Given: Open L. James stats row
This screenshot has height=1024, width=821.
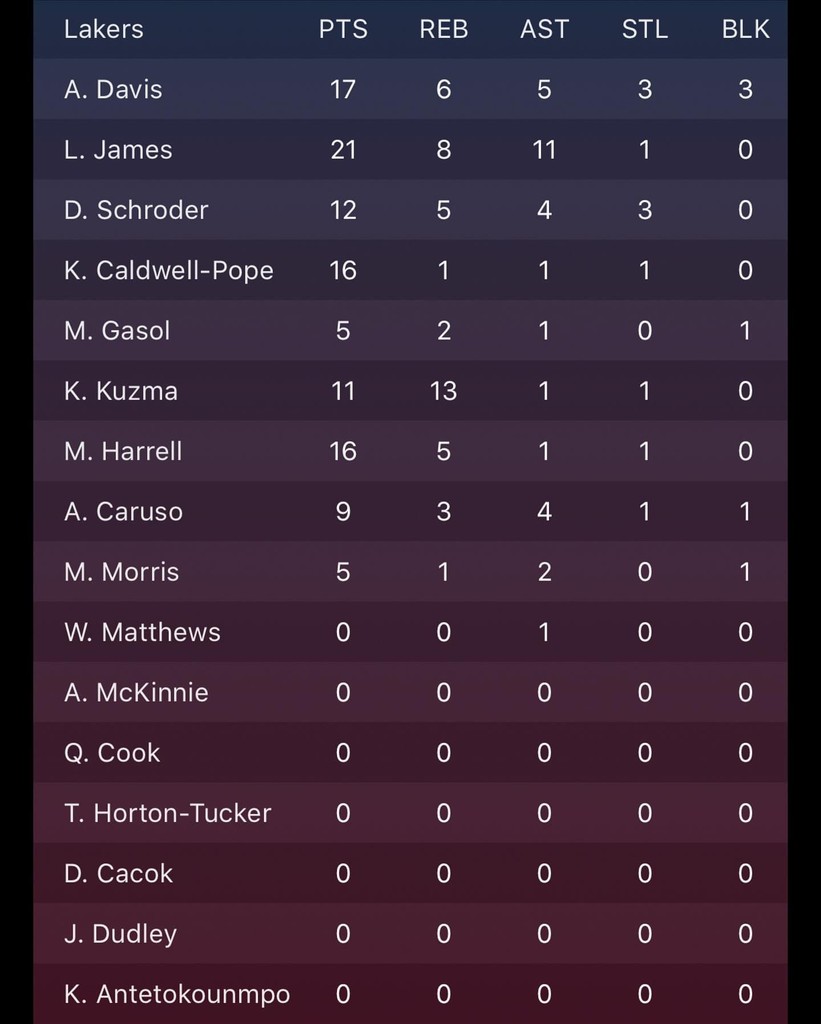Looking at the screenshot, I should [x=118, y=150].
